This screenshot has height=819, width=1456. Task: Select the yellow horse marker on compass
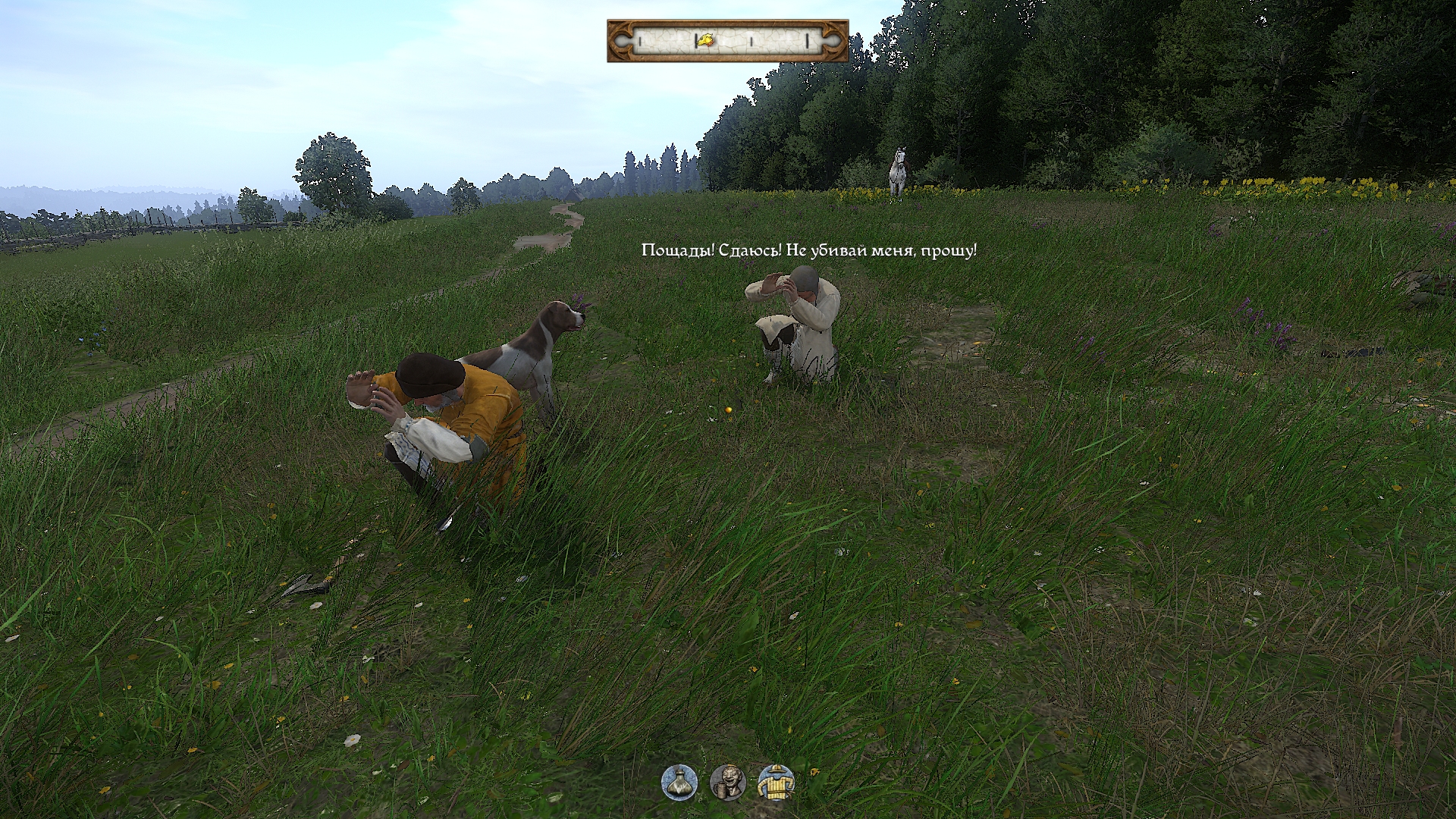tap(706, 39)
